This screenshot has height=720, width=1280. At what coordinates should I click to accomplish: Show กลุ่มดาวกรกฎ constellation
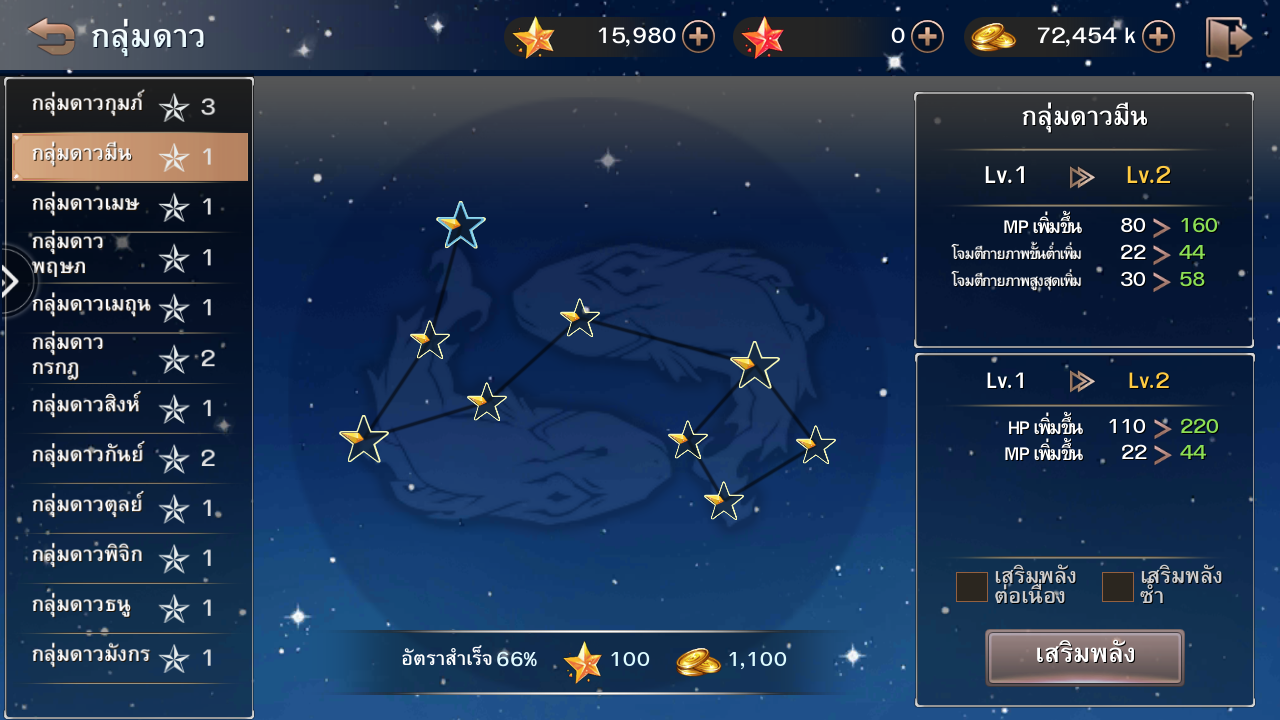pyautogui.click(x=129, y=357)
